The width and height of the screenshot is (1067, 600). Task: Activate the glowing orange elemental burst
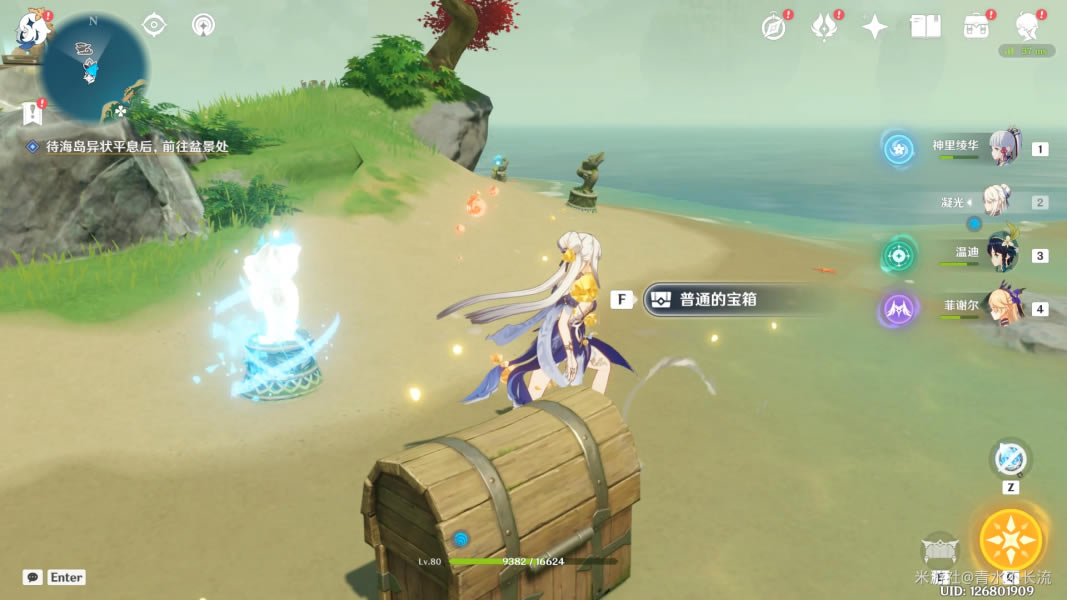click(x=1011, y=540)
